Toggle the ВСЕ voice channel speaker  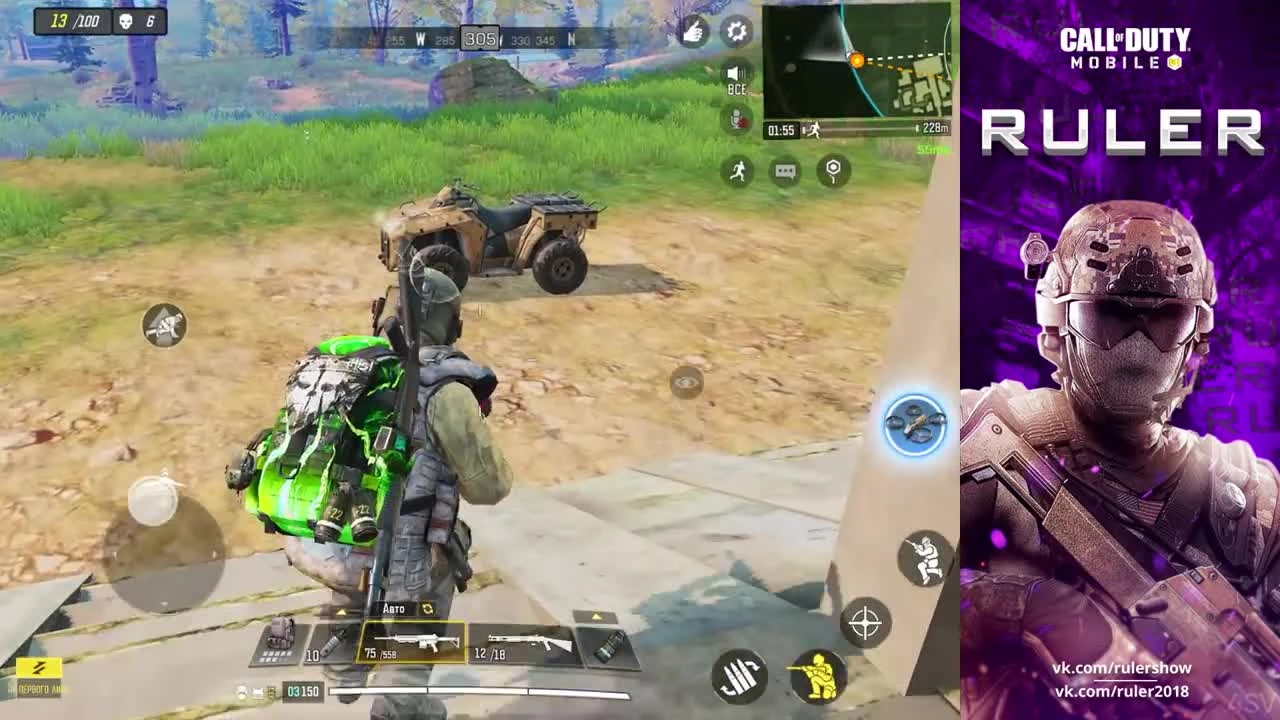click(737, 75)
